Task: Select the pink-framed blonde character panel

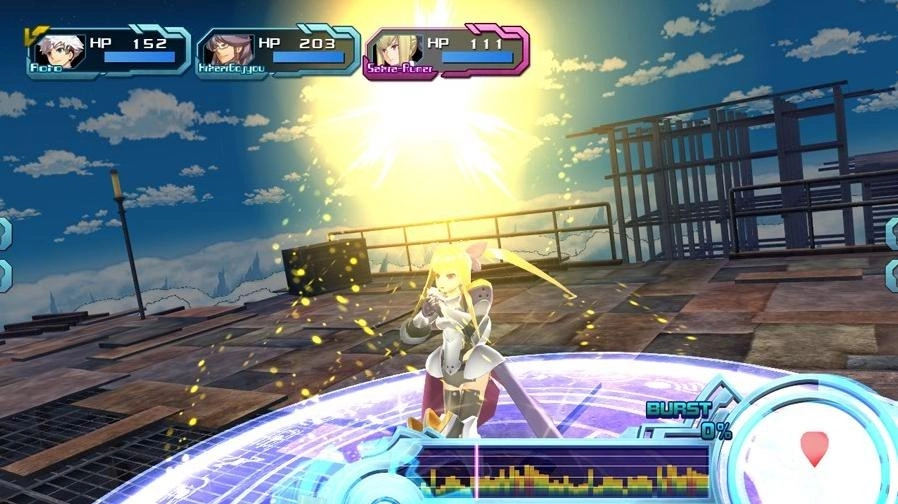Action: (x=447, y=52)
